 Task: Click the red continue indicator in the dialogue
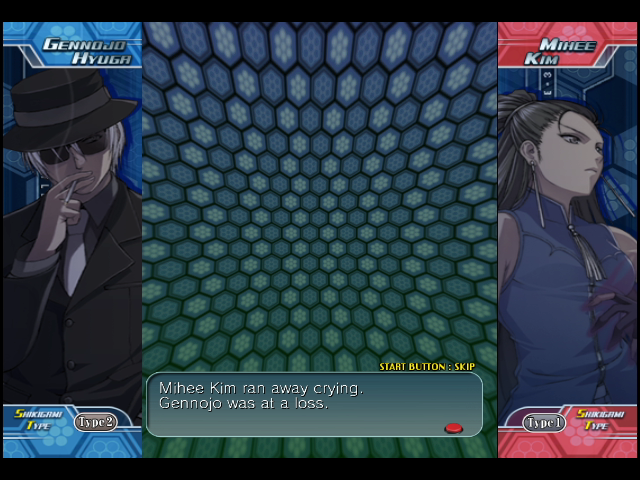tap(453, 428)
